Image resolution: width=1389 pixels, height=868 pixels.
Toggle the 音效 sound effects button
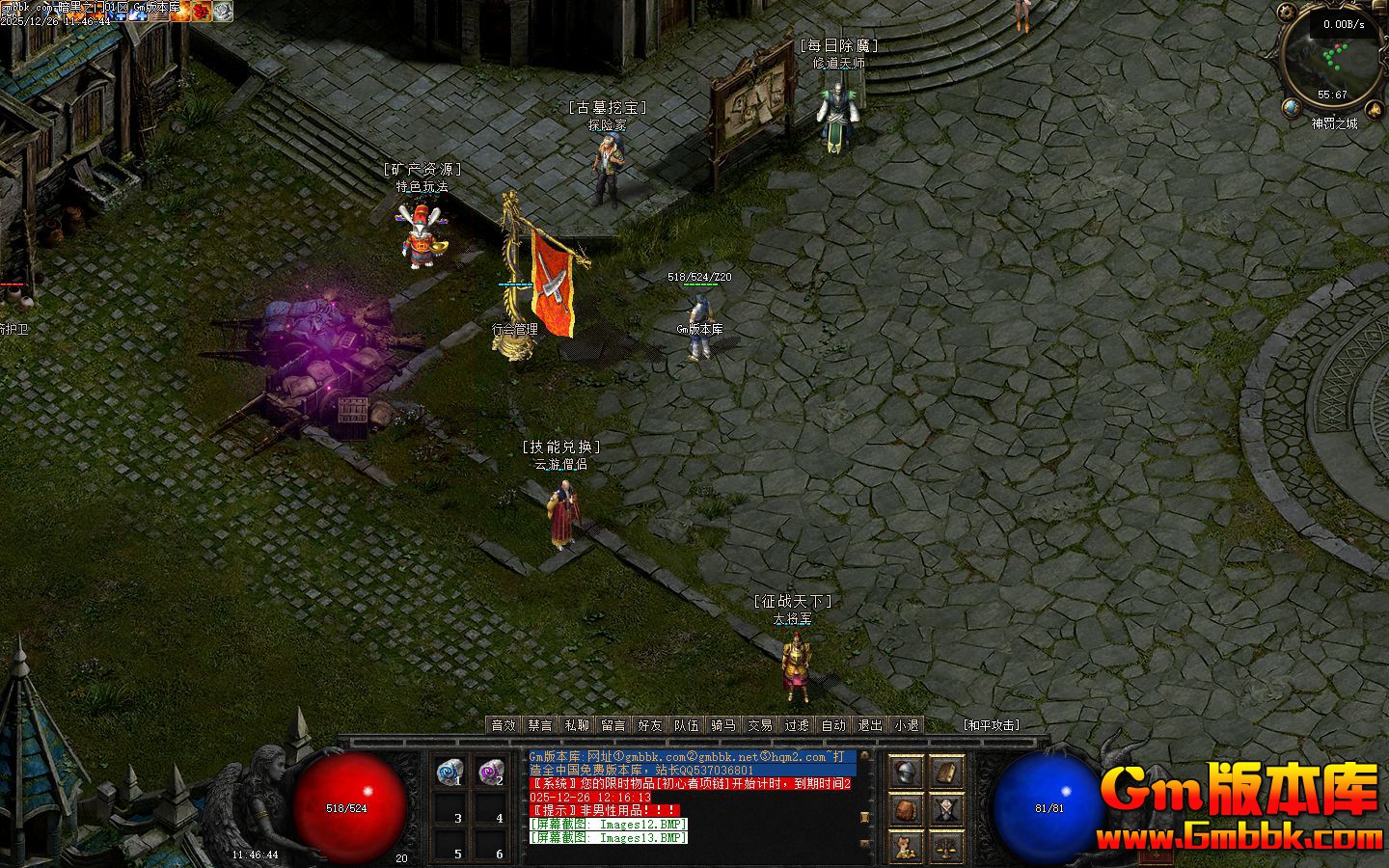504,725
